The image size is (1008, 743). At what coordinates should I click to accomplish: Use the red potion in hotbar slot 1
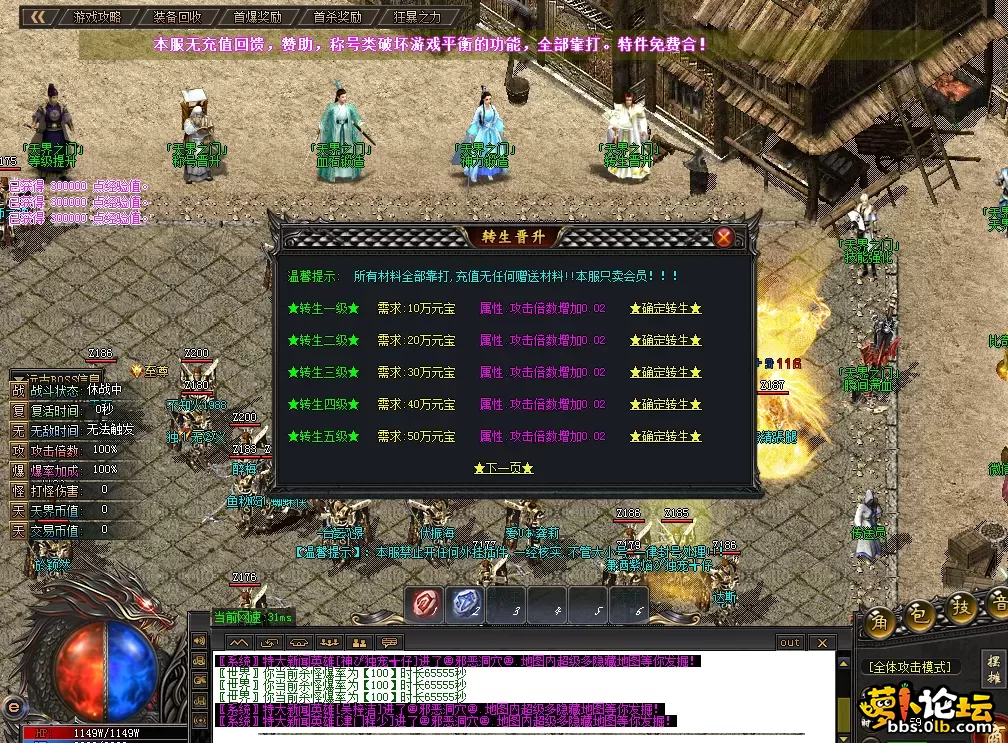tap(427, 603)
